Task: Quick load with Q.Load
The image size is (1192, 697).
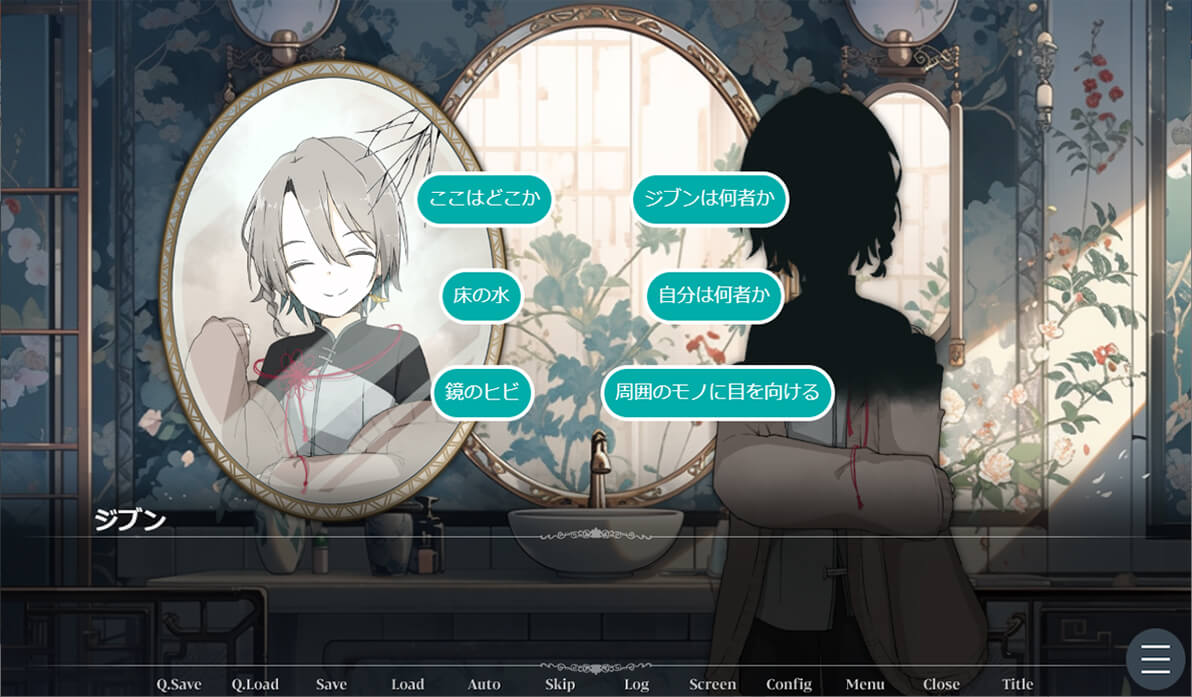Action: [255, 684]
